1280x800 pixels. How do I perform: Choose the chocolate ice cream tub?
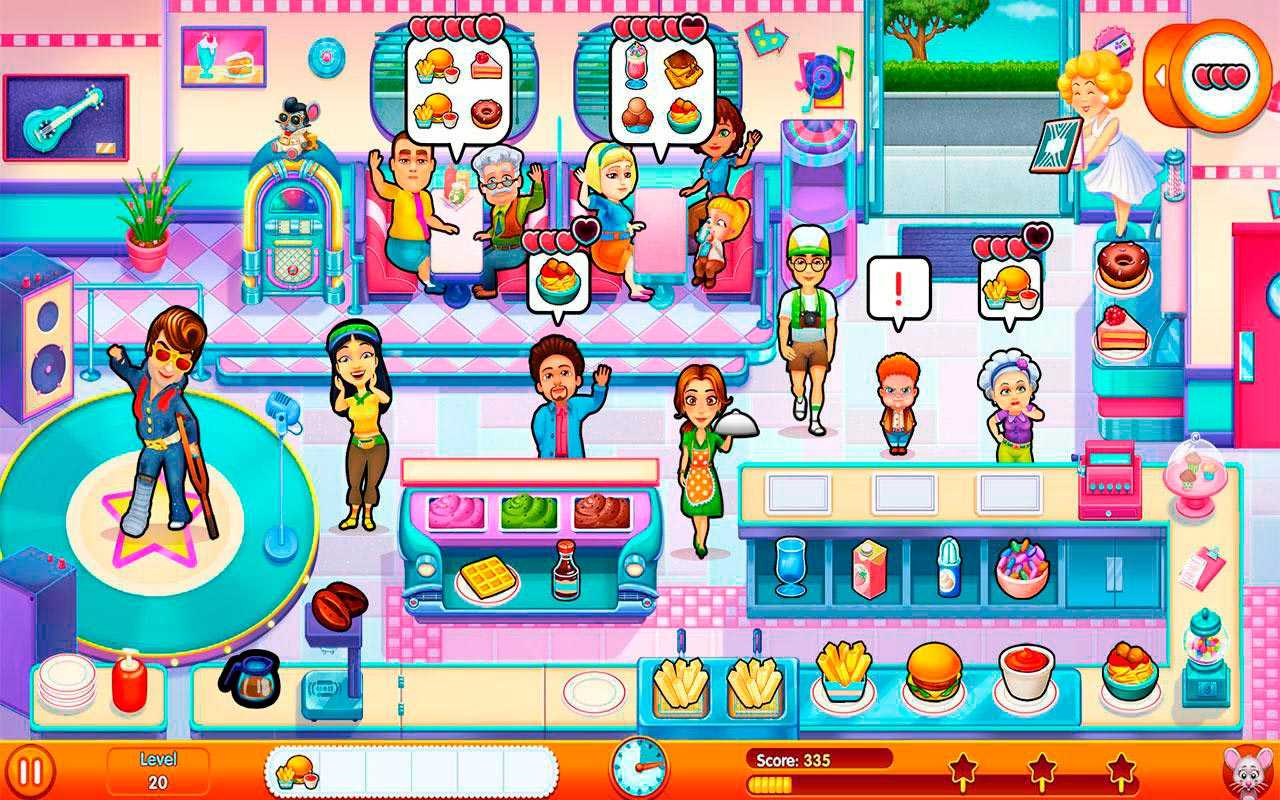pyautogui.click(x=602, y=511)
